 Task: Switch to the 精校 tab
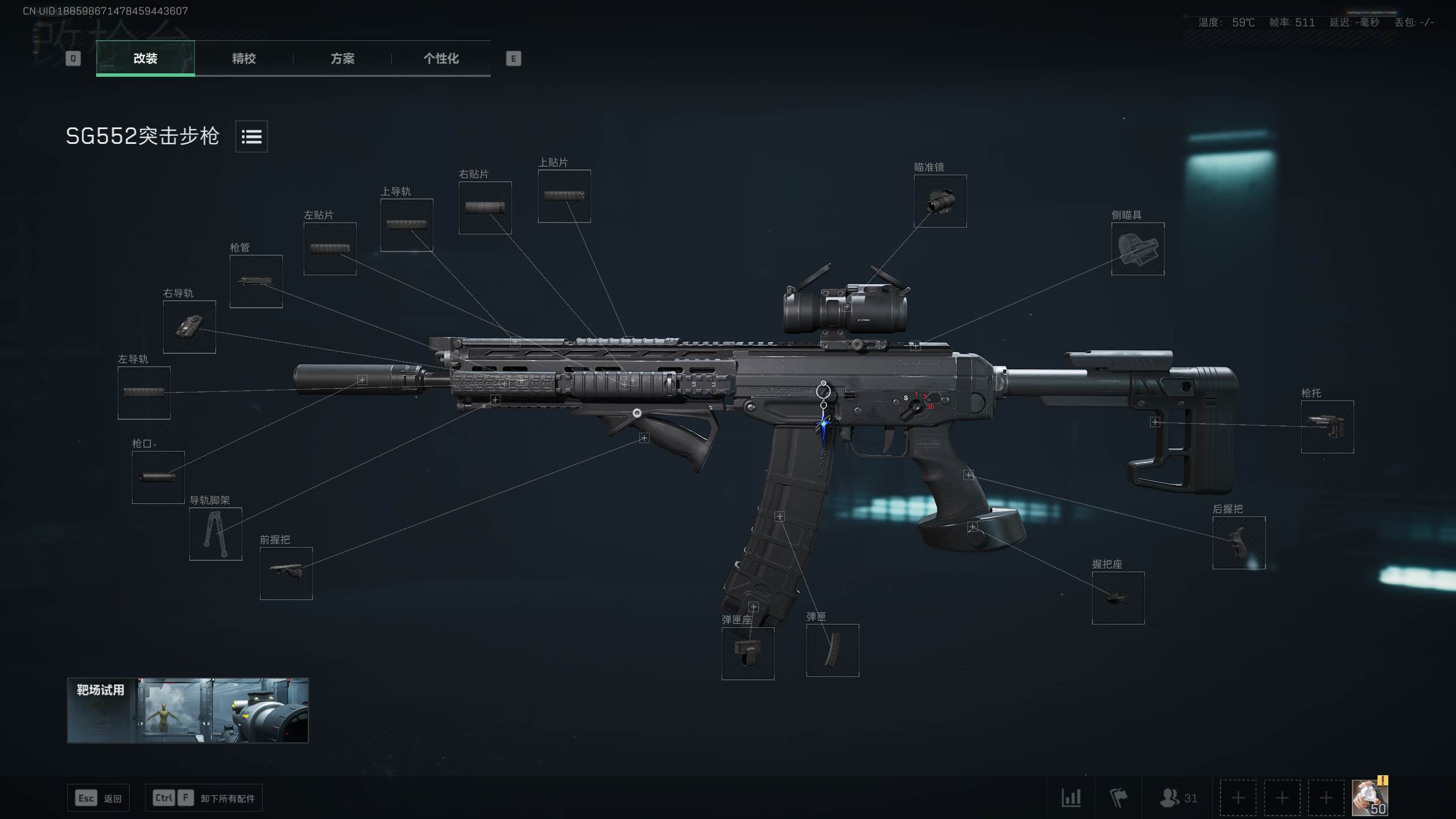[243, 58]
